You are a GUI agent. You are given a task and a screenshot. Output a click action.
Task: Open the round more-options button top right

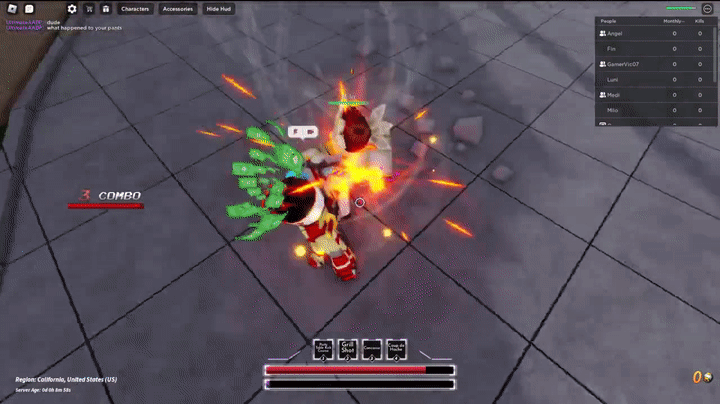tap(708, 9)
